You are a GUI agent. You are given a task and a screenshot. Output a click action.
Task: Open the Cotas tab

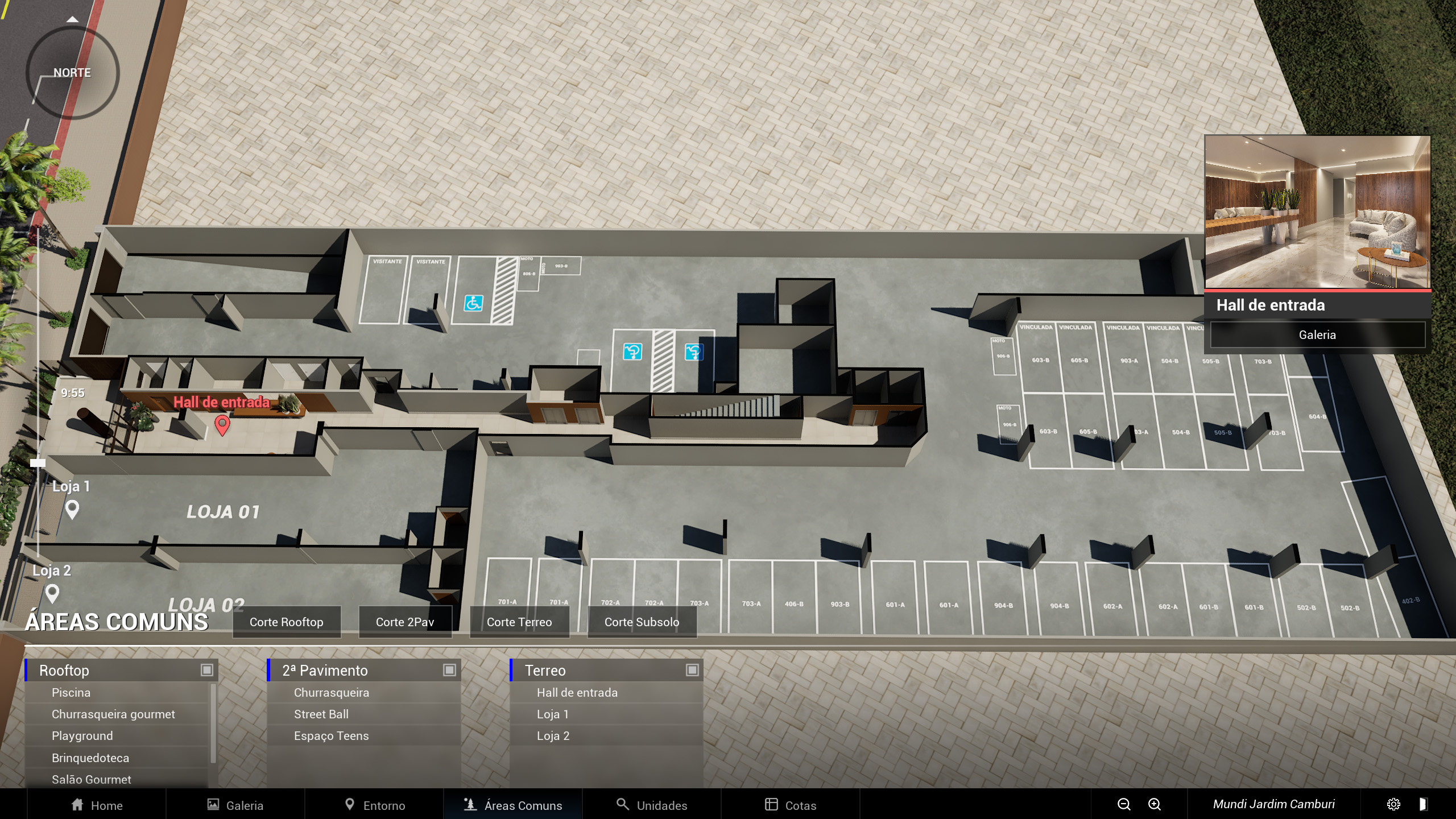[x=791, y=805]
